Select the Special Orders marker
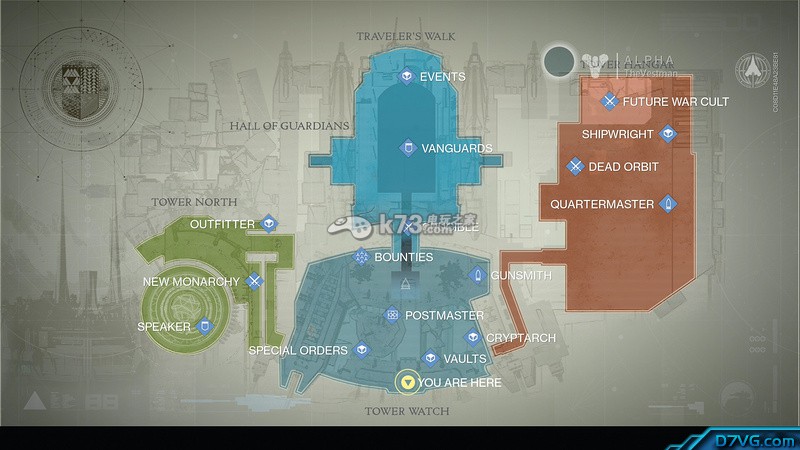 (362, 350)
